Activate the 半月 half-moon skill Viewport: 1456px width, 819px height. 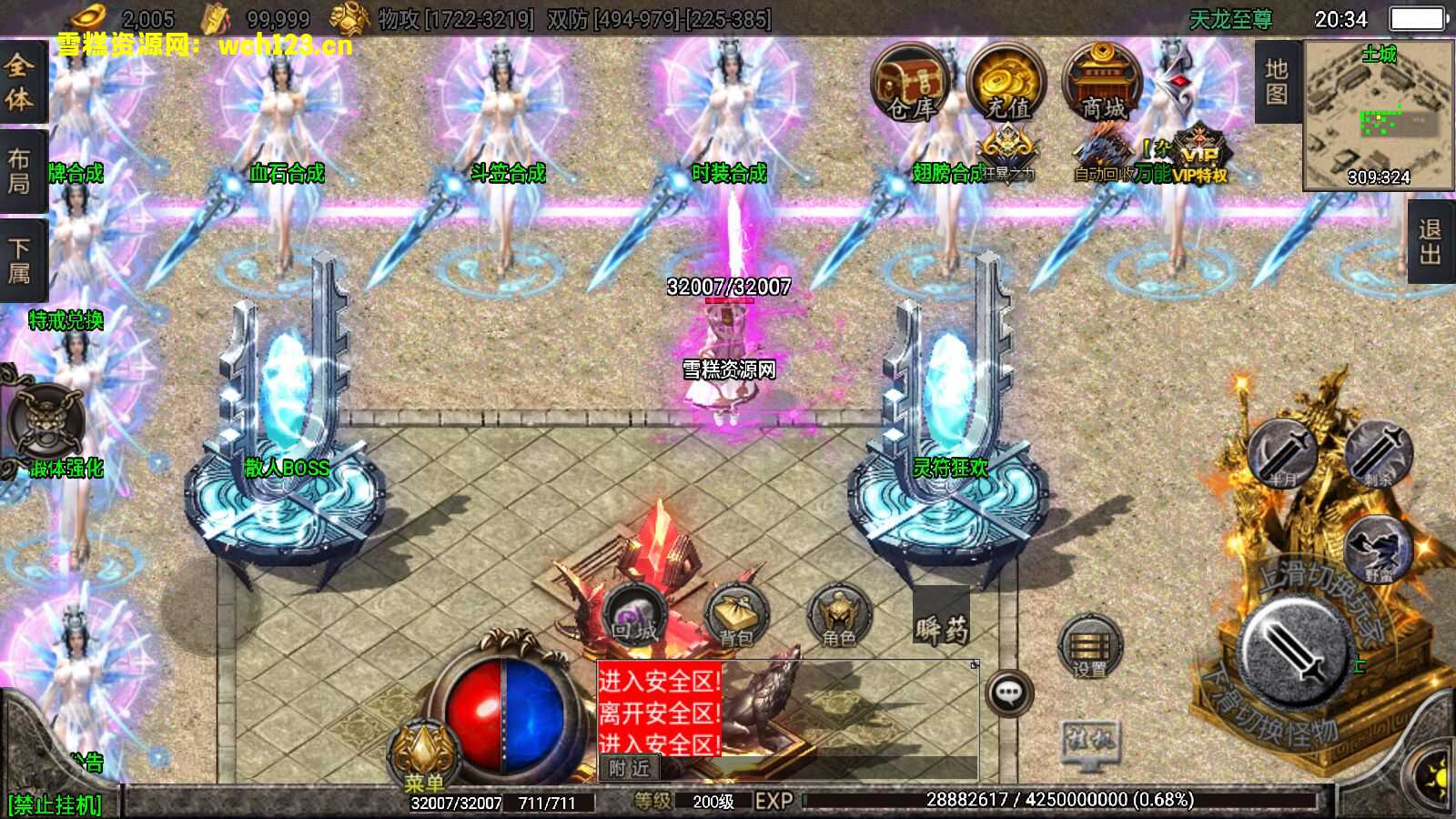1283,455
